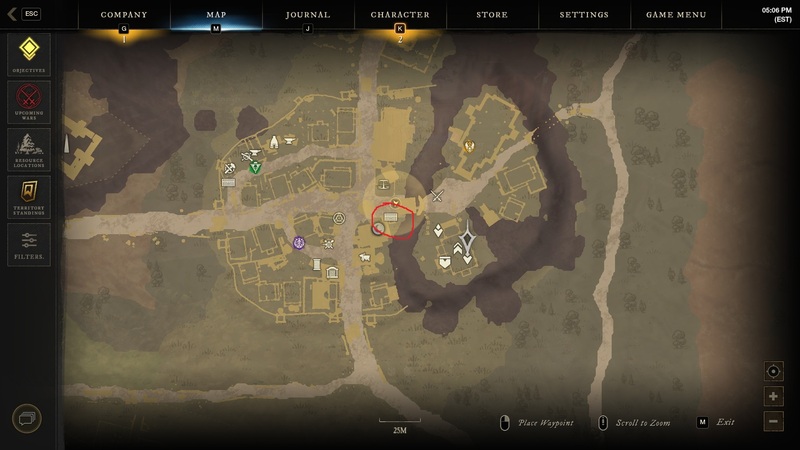Open Resource Locations panel
This screenshot has height=450, width=800.
click(x=28, y=149)
